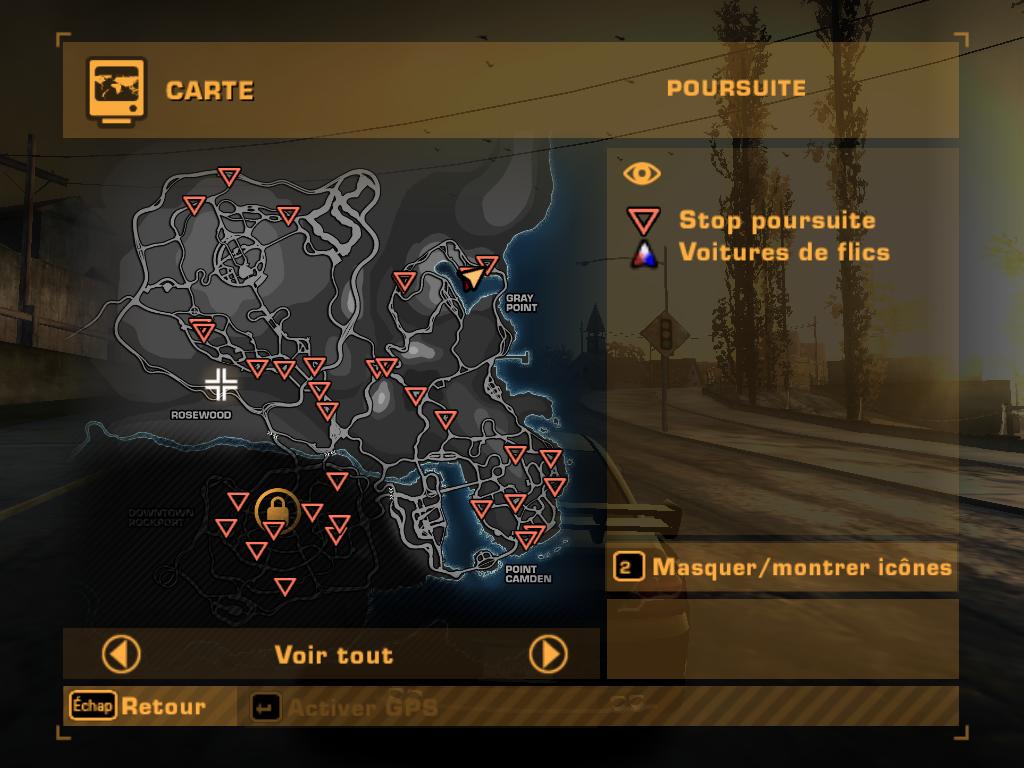The height and width of the screenshot is (768, 1024).
Task: Click the right arrow beside Voir tout
Action: tap(548, 655)
